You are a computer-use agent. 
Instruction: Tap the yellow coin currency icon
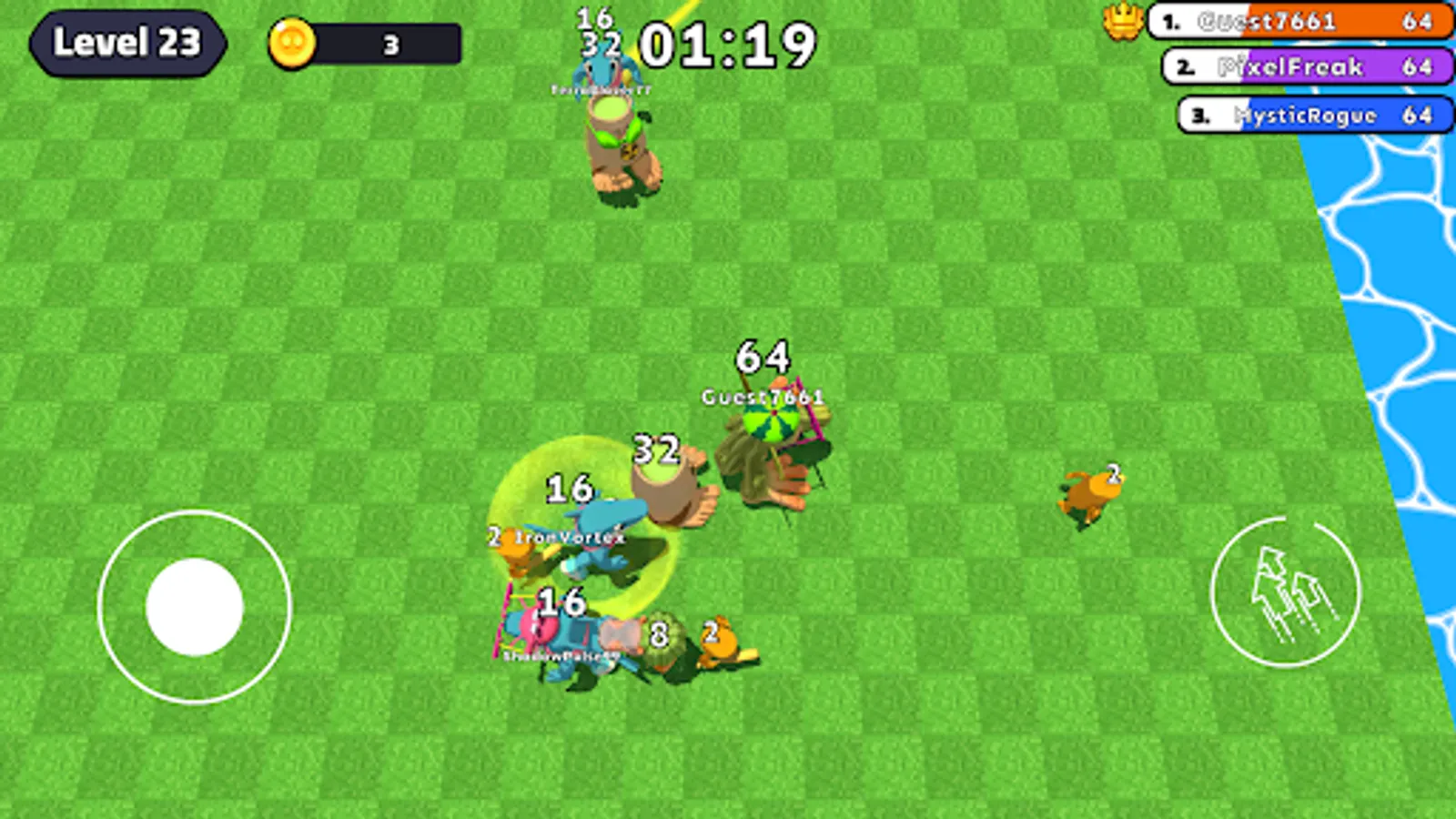(293, 44)
